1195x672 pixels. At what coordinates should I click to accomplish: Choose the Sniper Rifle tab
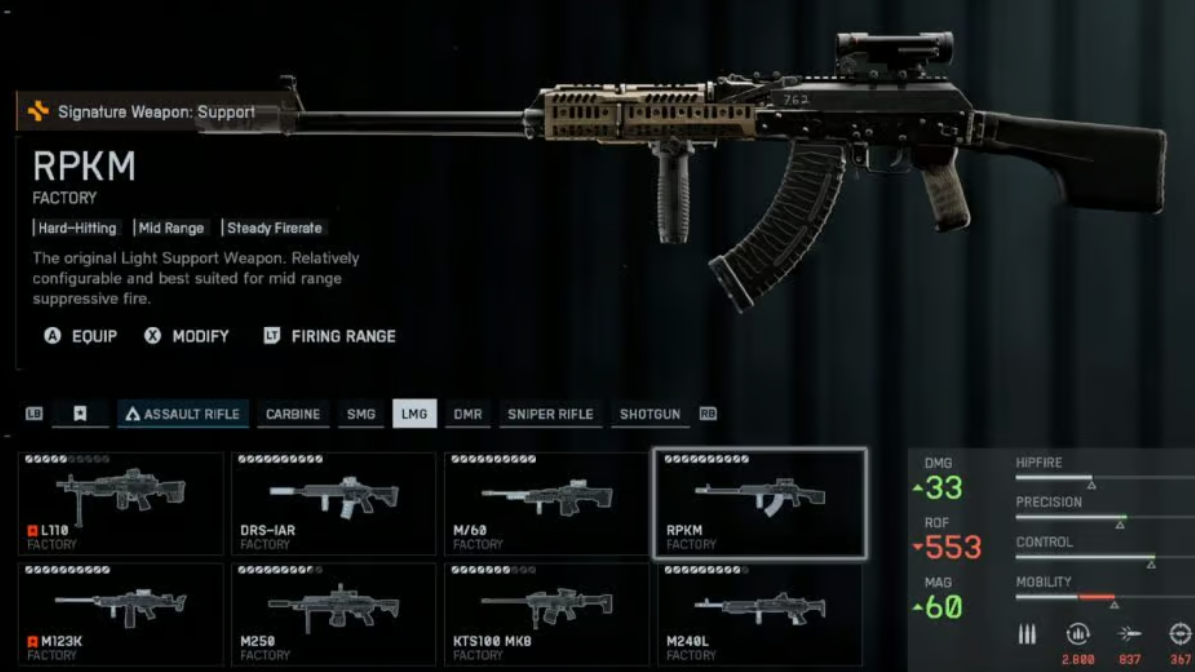click(550, 414)
